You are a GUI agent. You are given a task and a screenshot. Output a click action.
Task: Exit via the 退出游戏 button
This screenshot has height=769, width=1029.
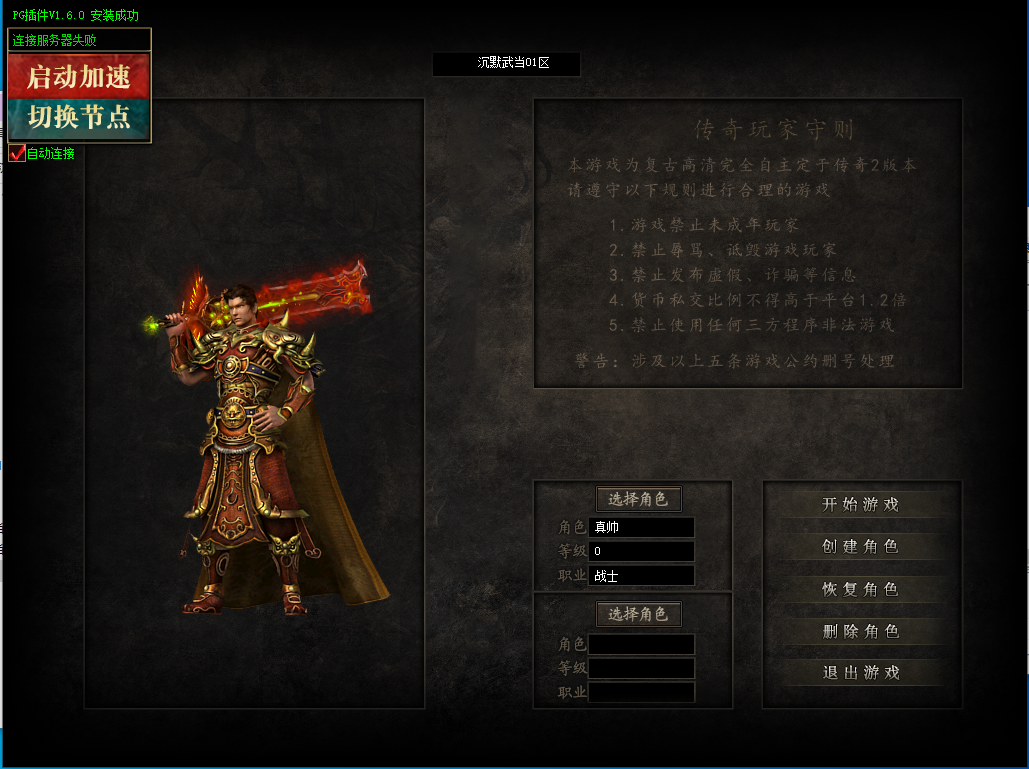pyautogui.click(x=861, y=673)
